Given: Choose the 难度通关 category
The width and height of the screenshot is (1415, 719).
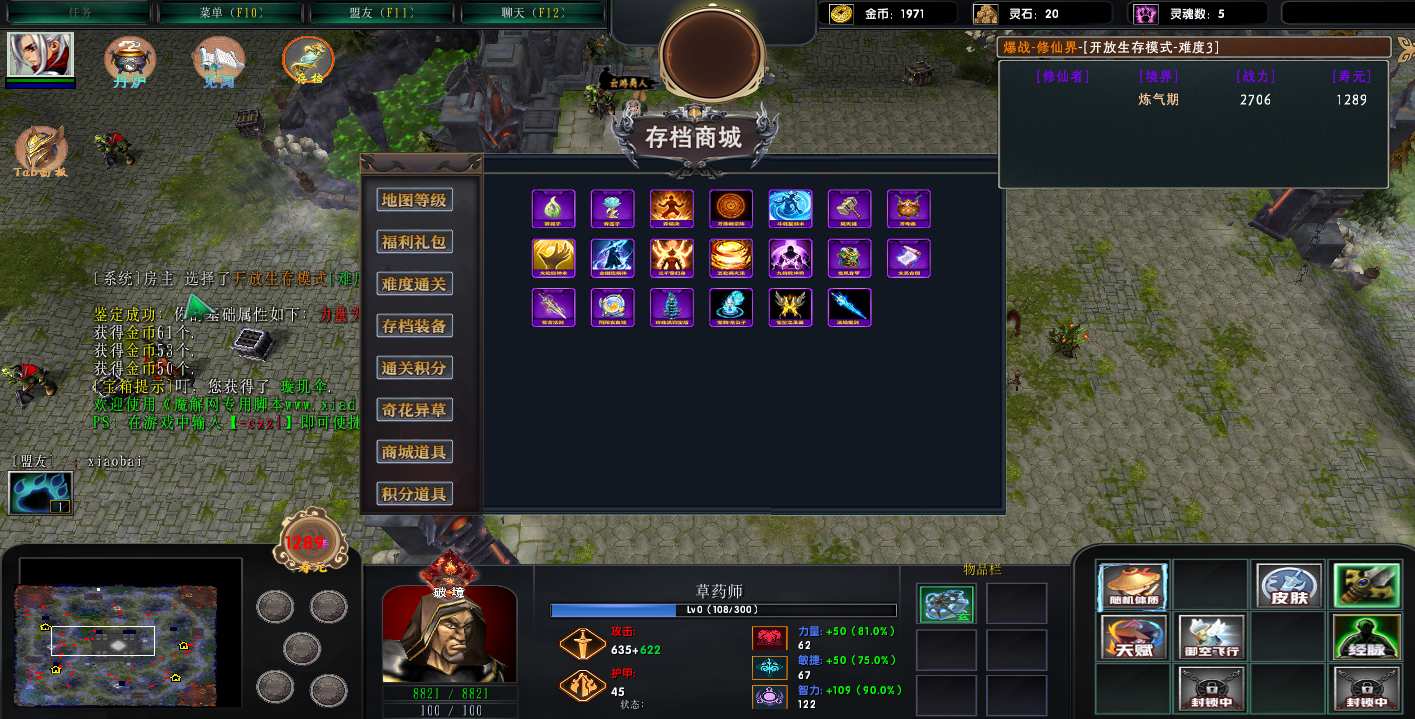Looking at the screenshot, I should coord(414,284).
